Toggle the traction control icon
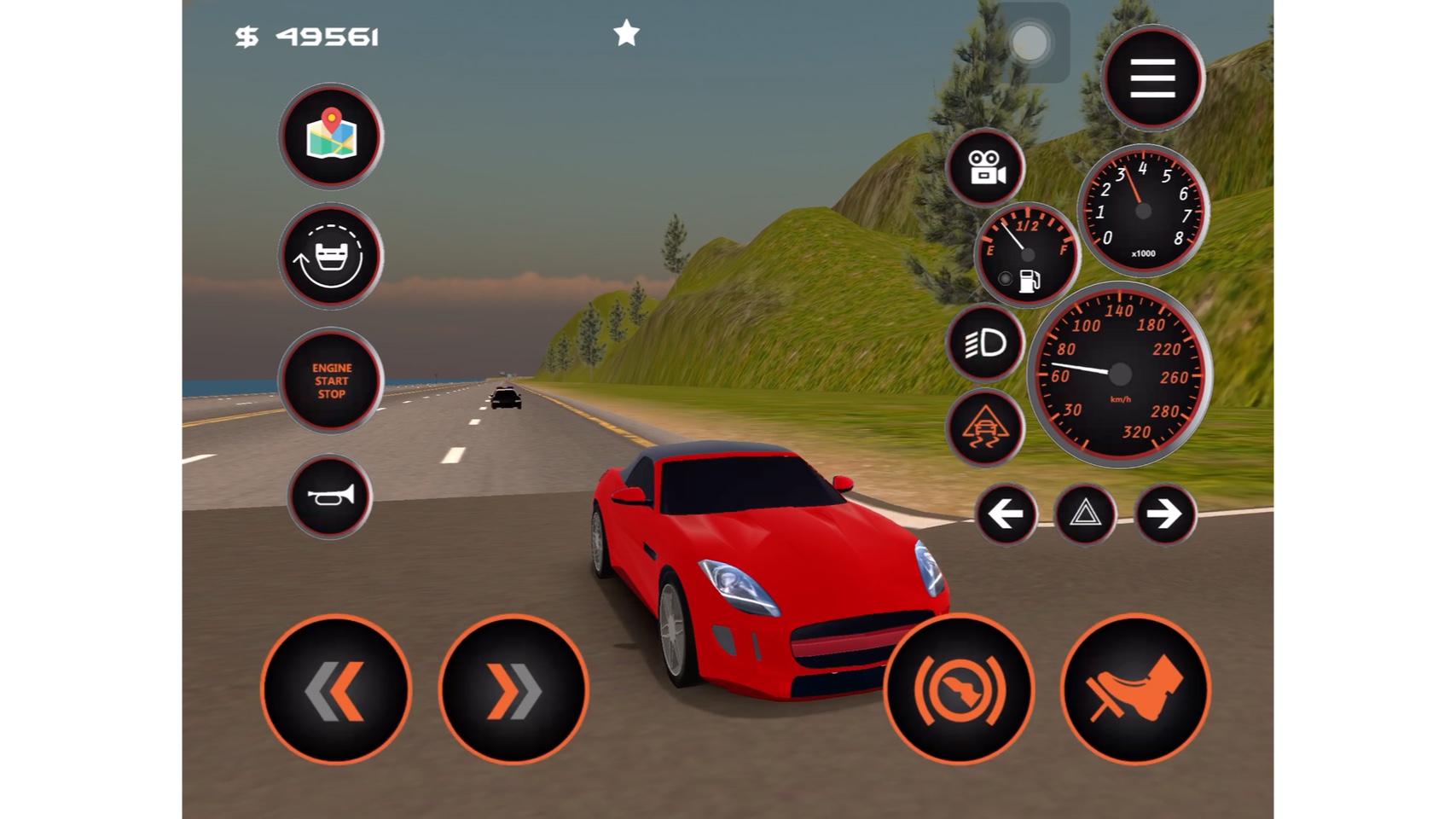This screenshot has height=819, width=1456. click(985, 428)
